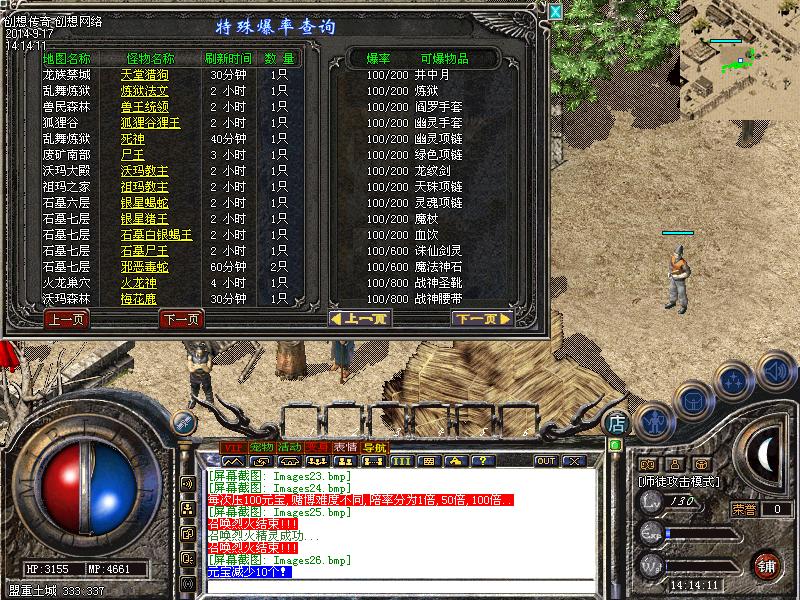Switch to the VIP chat tab
Image resolution: width=800 pixels, height=600 pixels.
[x=233, y=446]
